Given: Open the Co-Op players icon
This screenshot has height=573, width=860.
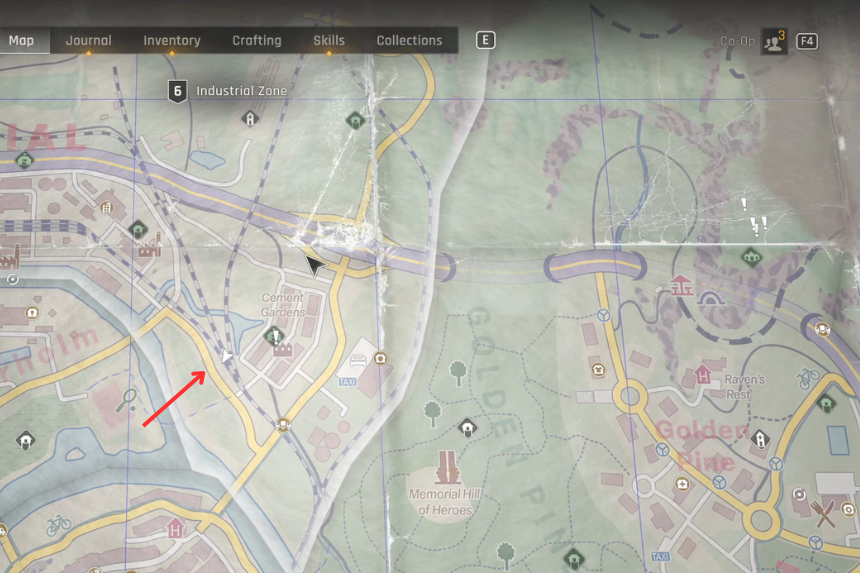Looking at the screenshot, I should (x=773, y=41).
